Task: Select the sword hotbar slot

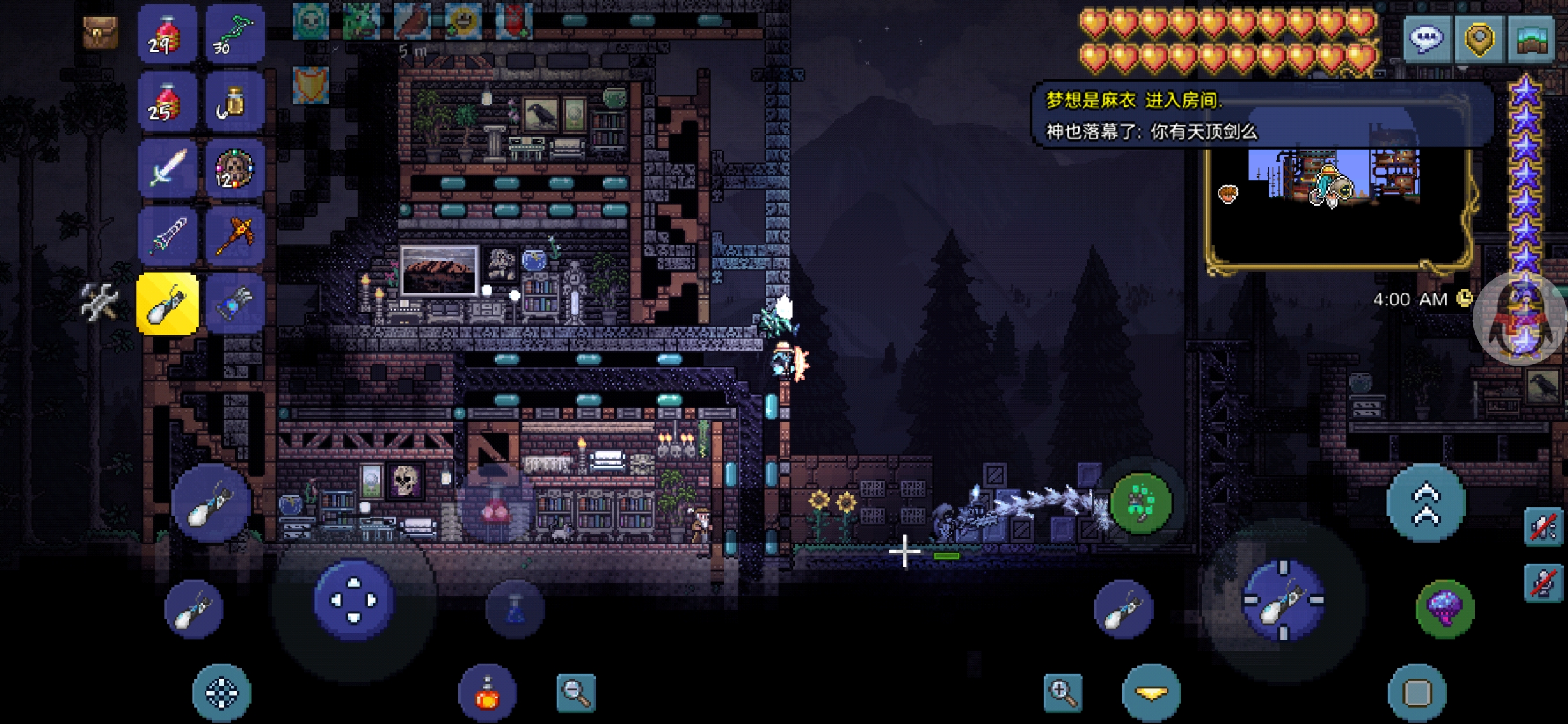Action: (167, 169)
